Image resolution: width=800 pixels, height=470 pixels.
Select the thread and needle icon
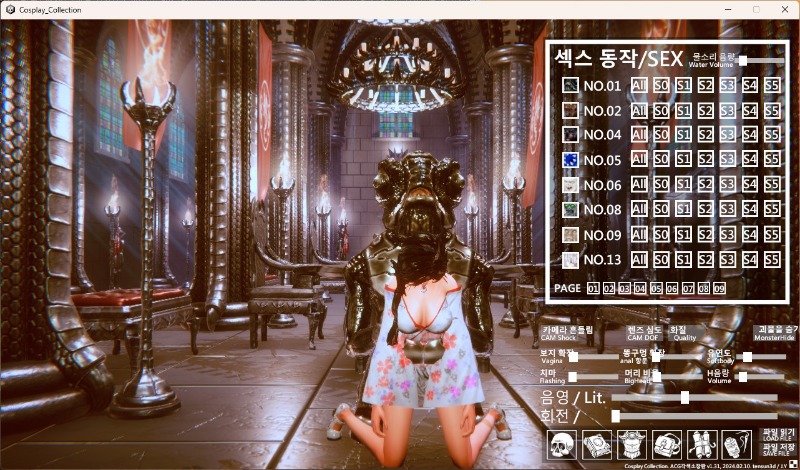click(x=737, y=444)
